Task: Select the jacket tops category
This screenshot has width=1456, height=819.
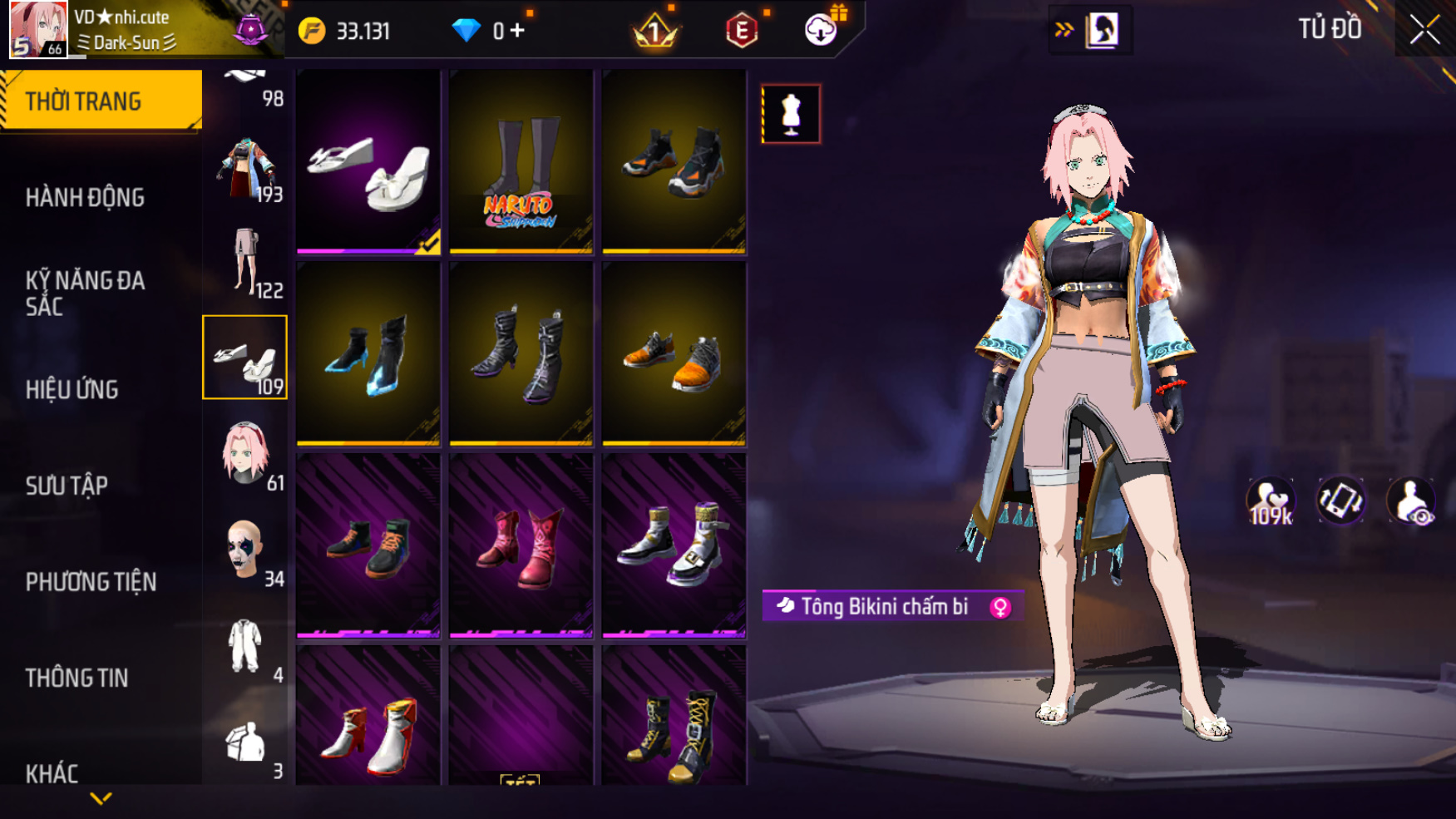Action: [244, 166]
